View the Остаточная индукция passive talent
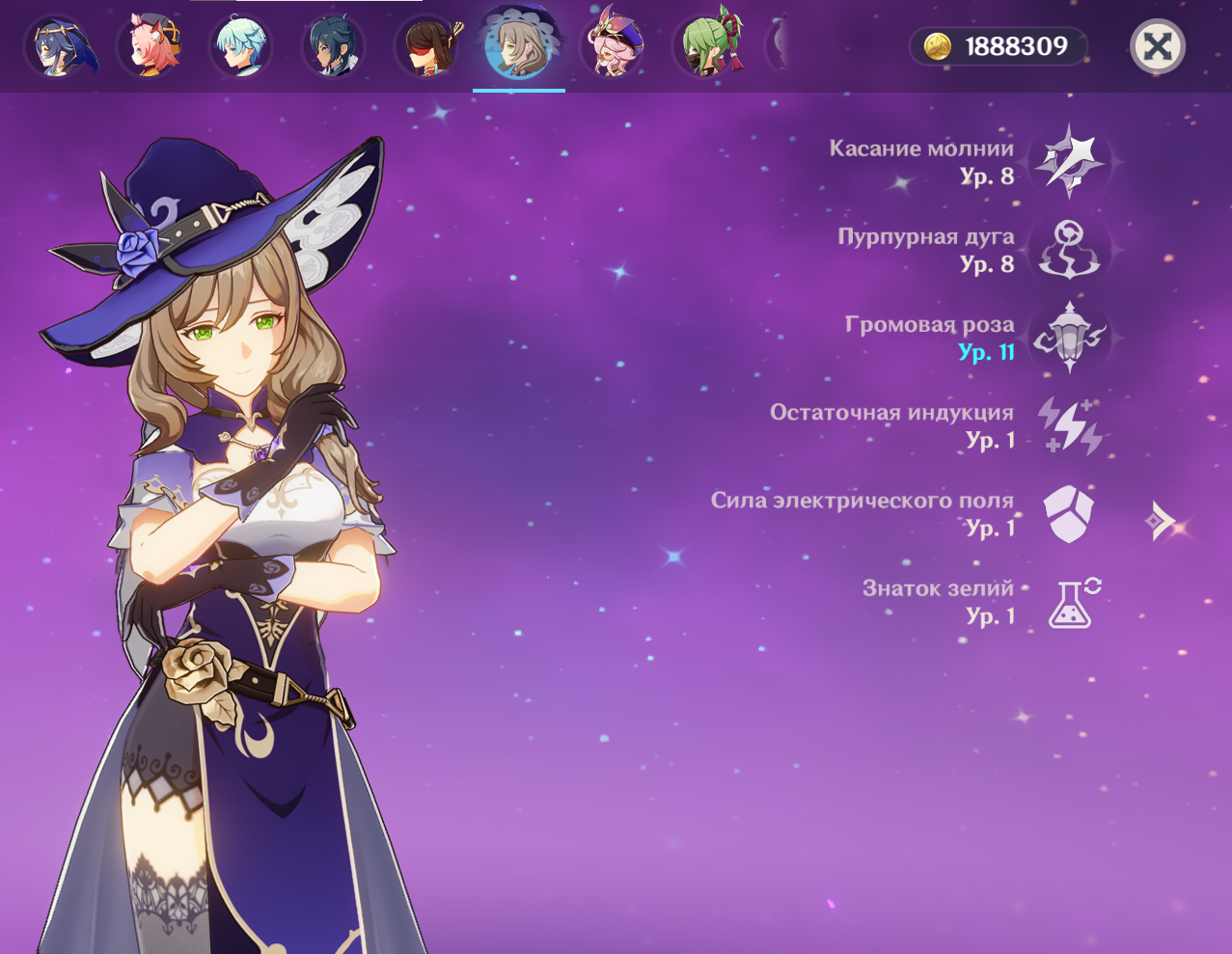Image resolution: width=1232 pixels, height=954 pixels. [1069, 425]
